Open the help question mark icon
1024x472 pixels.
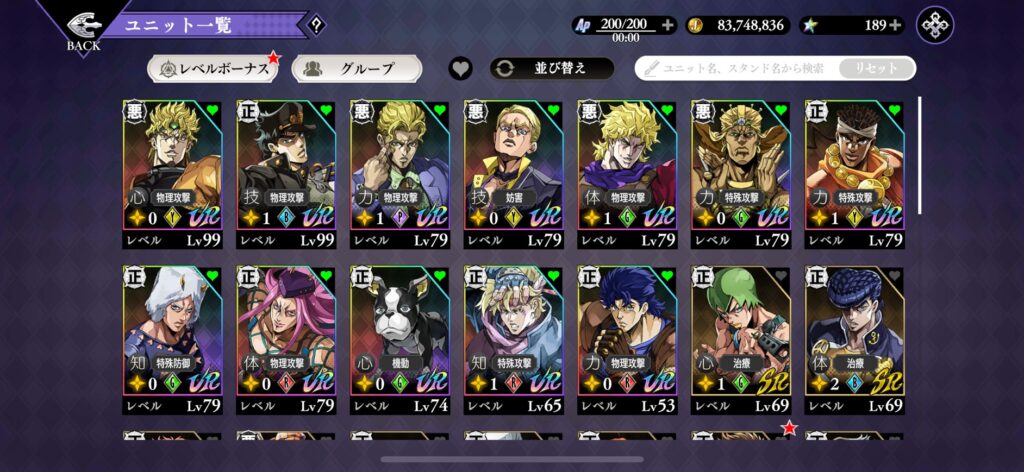coord(318,26)
